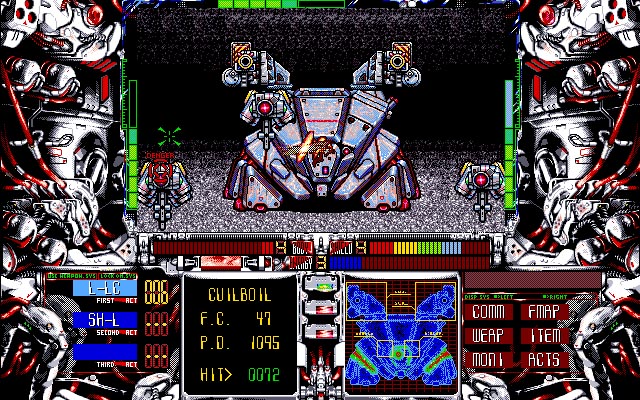The height and width of the screenshot is (400, 640).
Task: Select the empty third act slot
Action: tap(104, 352)
